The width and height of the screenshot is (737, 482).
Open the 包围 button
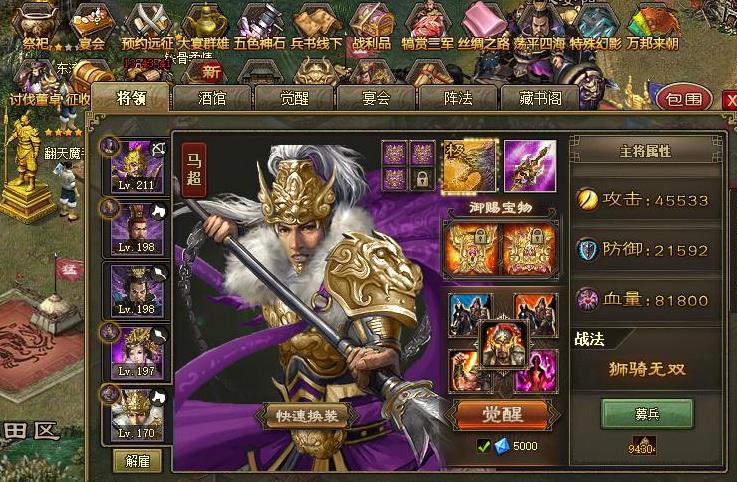[685, 99]
